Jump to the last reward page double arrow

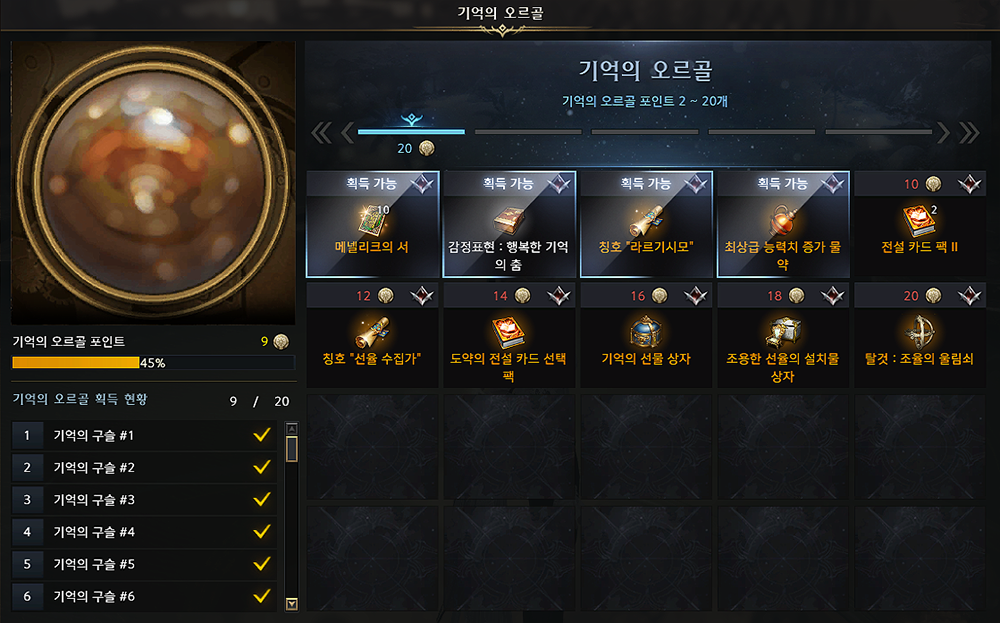[x=968, y=132]
